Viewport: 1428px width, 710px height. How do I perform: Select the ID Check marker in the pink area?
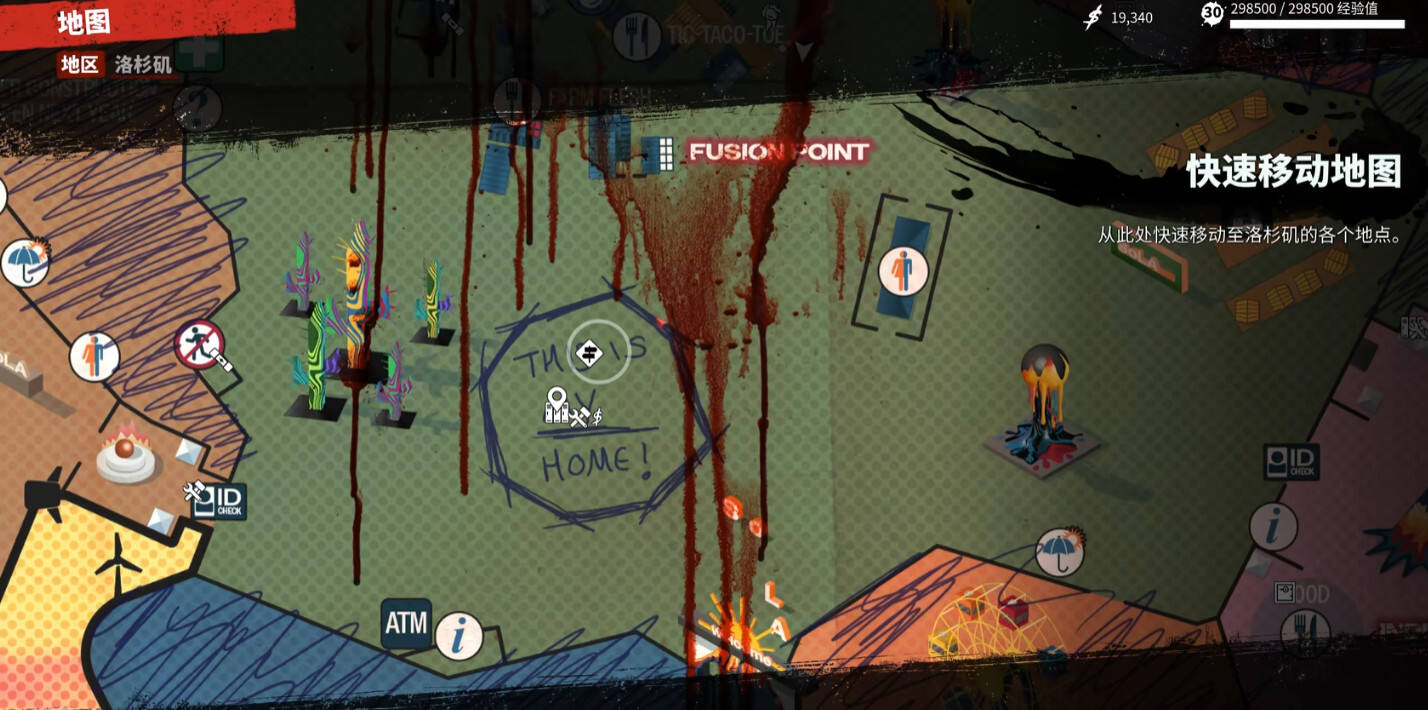(1291, 462)
